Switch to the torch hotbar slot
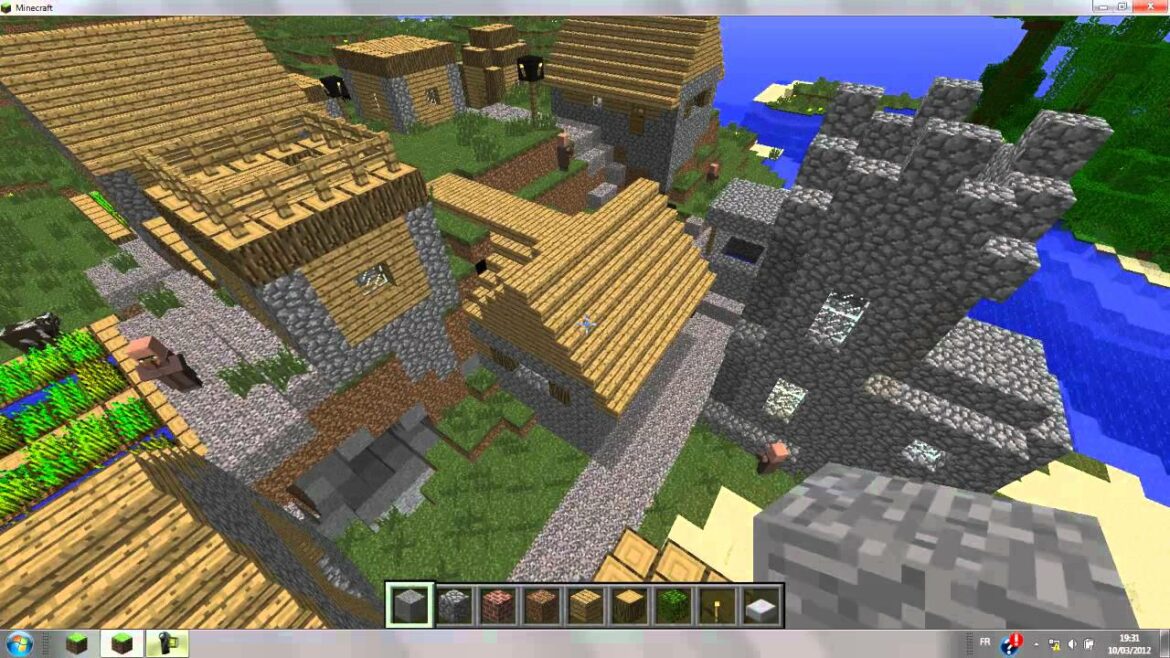Viewport: 1170px width, 658px height. (716, 605)
